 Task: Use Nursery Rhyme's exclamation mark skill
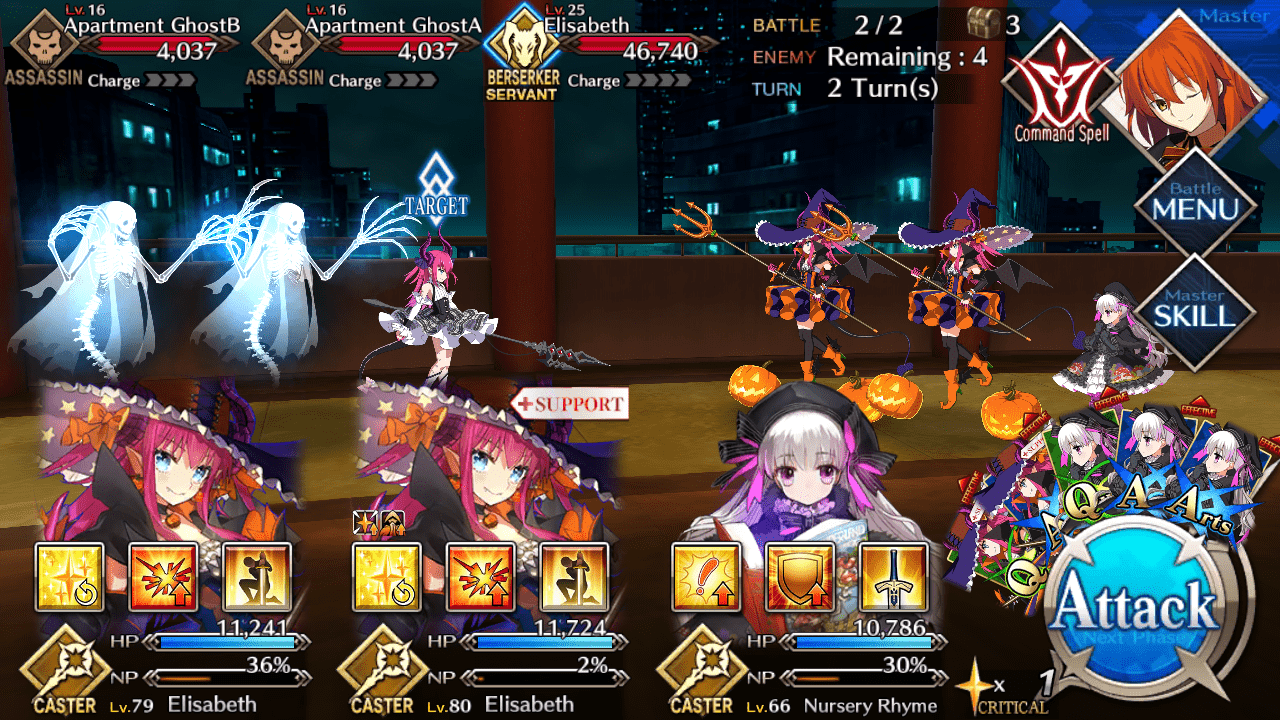pyautogui.click(x=706, y=577)
